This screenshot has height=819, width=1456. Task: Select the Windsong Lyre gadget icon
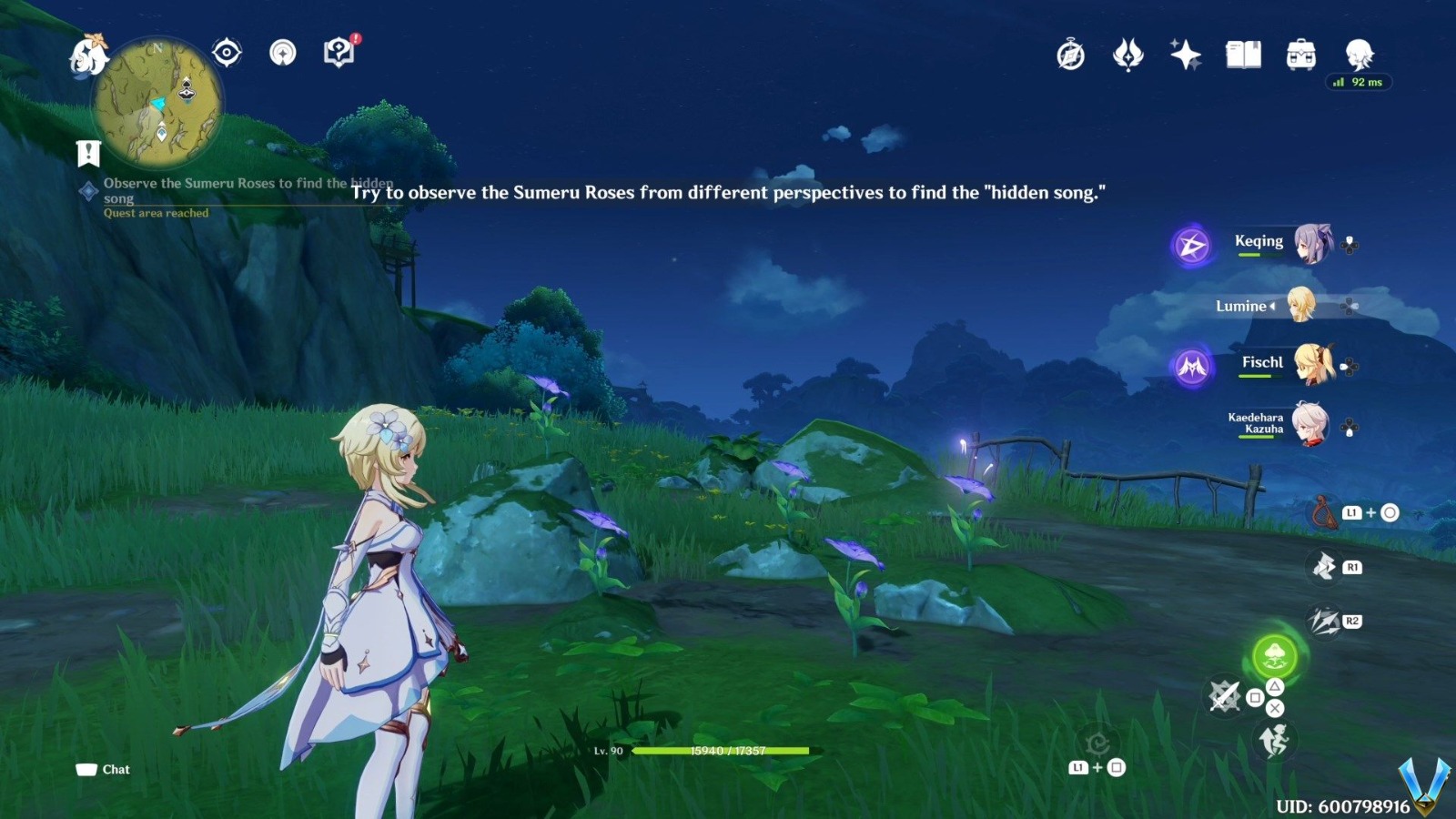[1319, 512]
